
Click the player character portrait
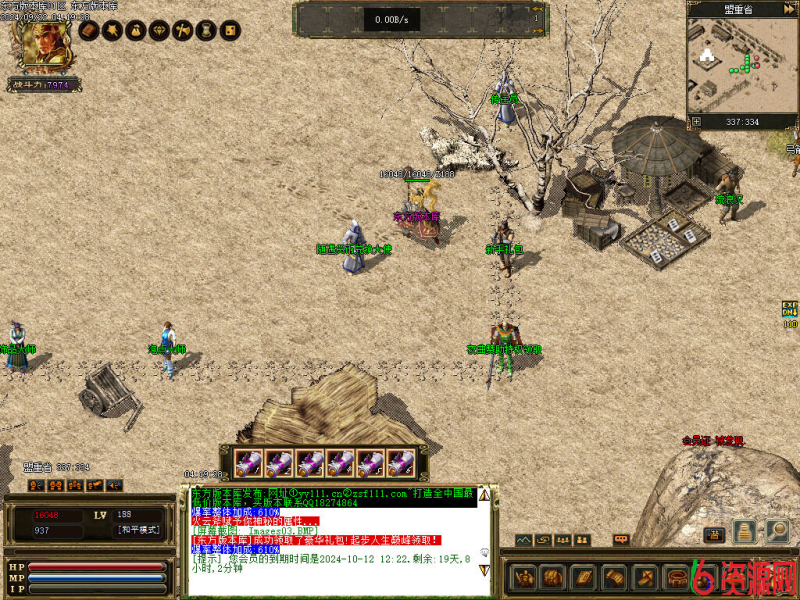40,42
